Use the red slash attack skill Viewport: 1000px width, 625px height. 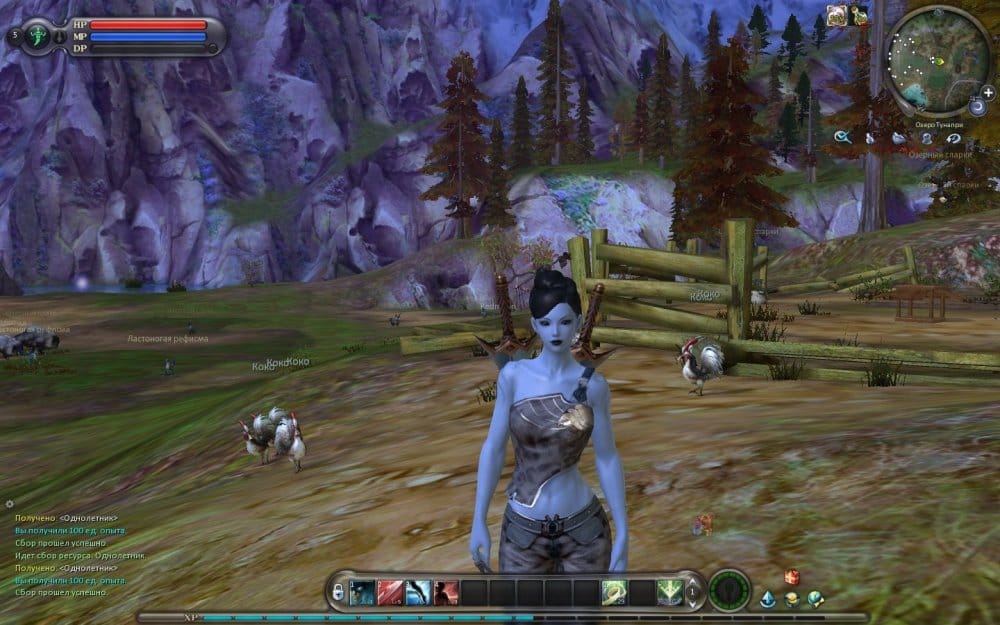tap(391, 592)
